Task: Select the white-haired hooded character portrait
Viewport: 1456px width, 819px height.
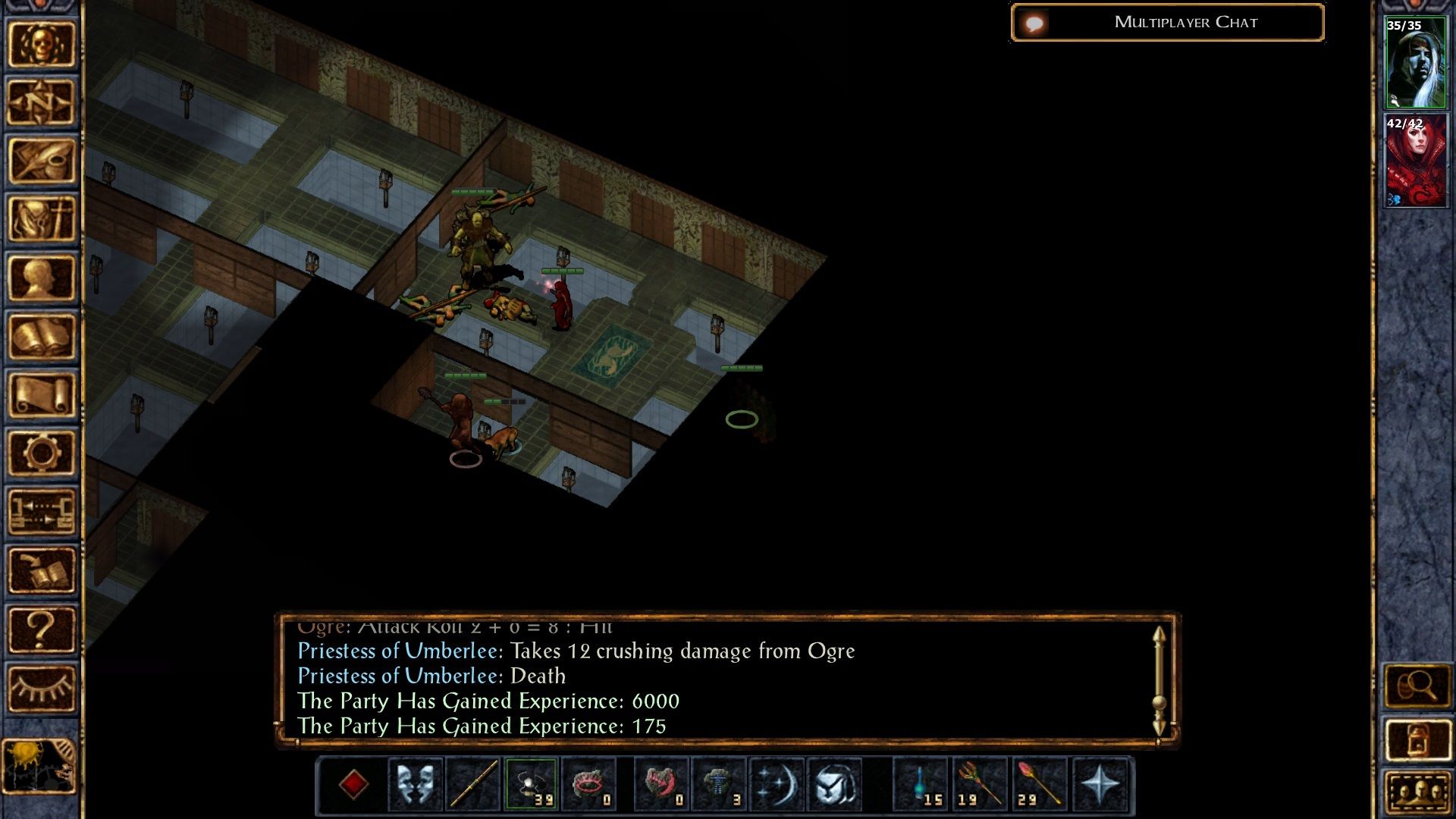Action: pyautogui.click(x=1415, y=63)
